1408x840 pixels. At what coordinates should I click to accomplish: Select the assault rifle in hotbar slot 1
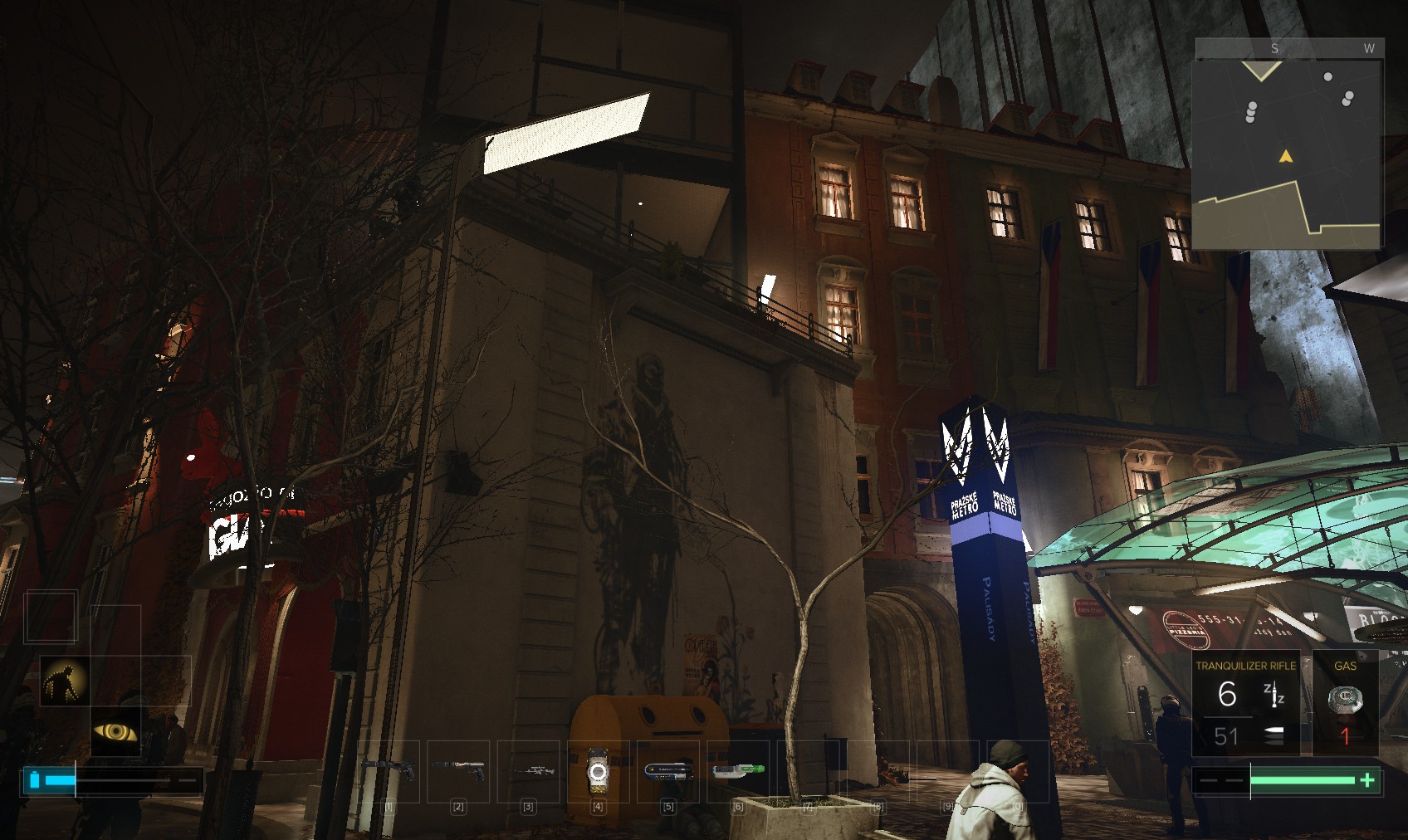(x=389, y=769)
